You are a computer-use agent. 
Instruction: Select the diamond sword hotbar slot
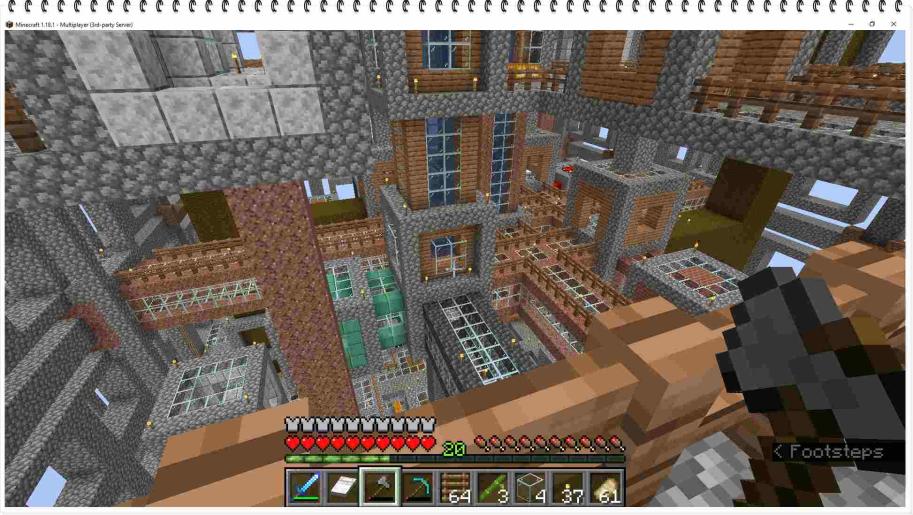304,488
